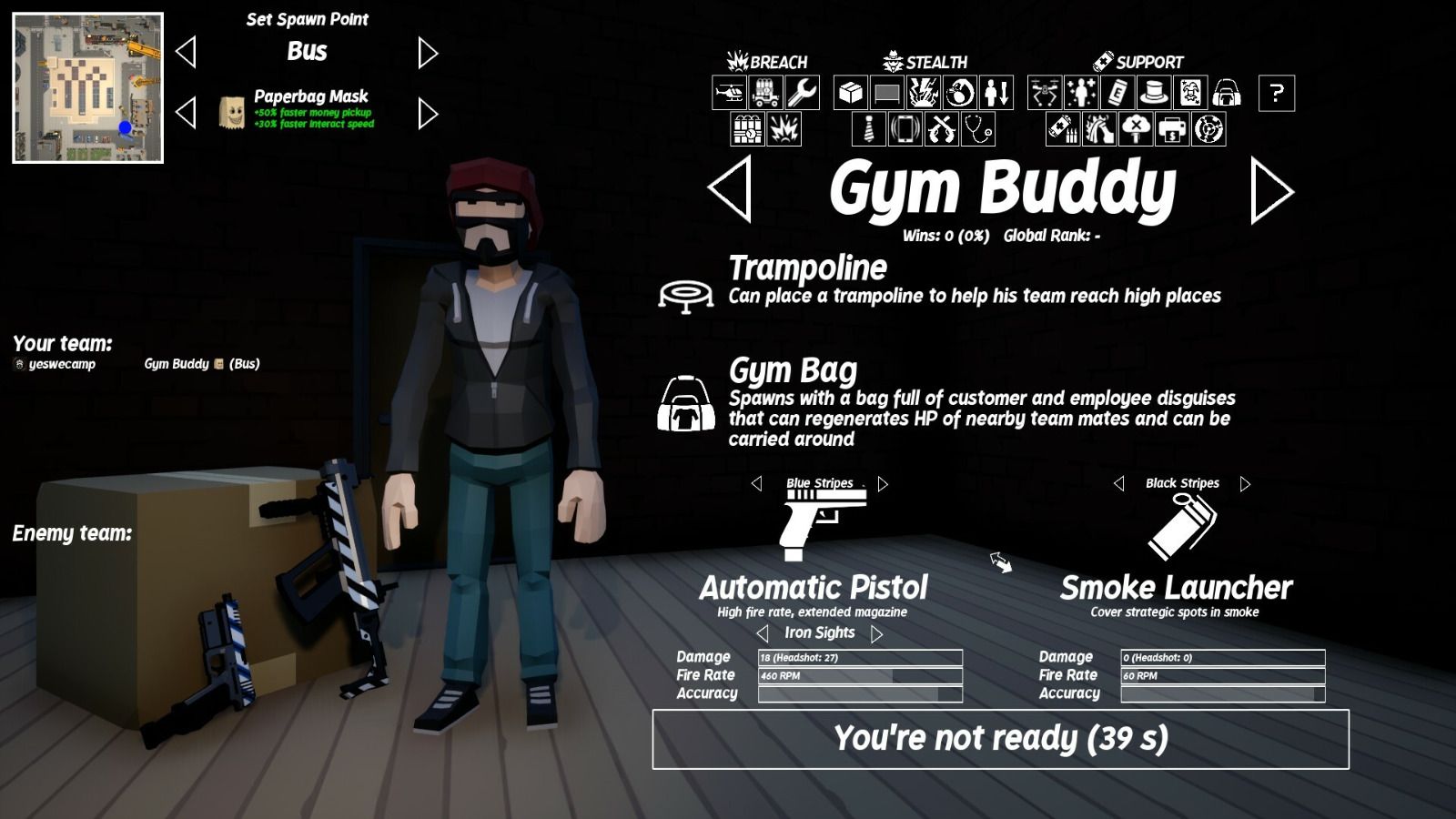The width and height of the screenshot is (1456, 819).
Task: Check the Automatic Pistol Accuracy bar
Action: pyautogui.click(x=858, y=694)
